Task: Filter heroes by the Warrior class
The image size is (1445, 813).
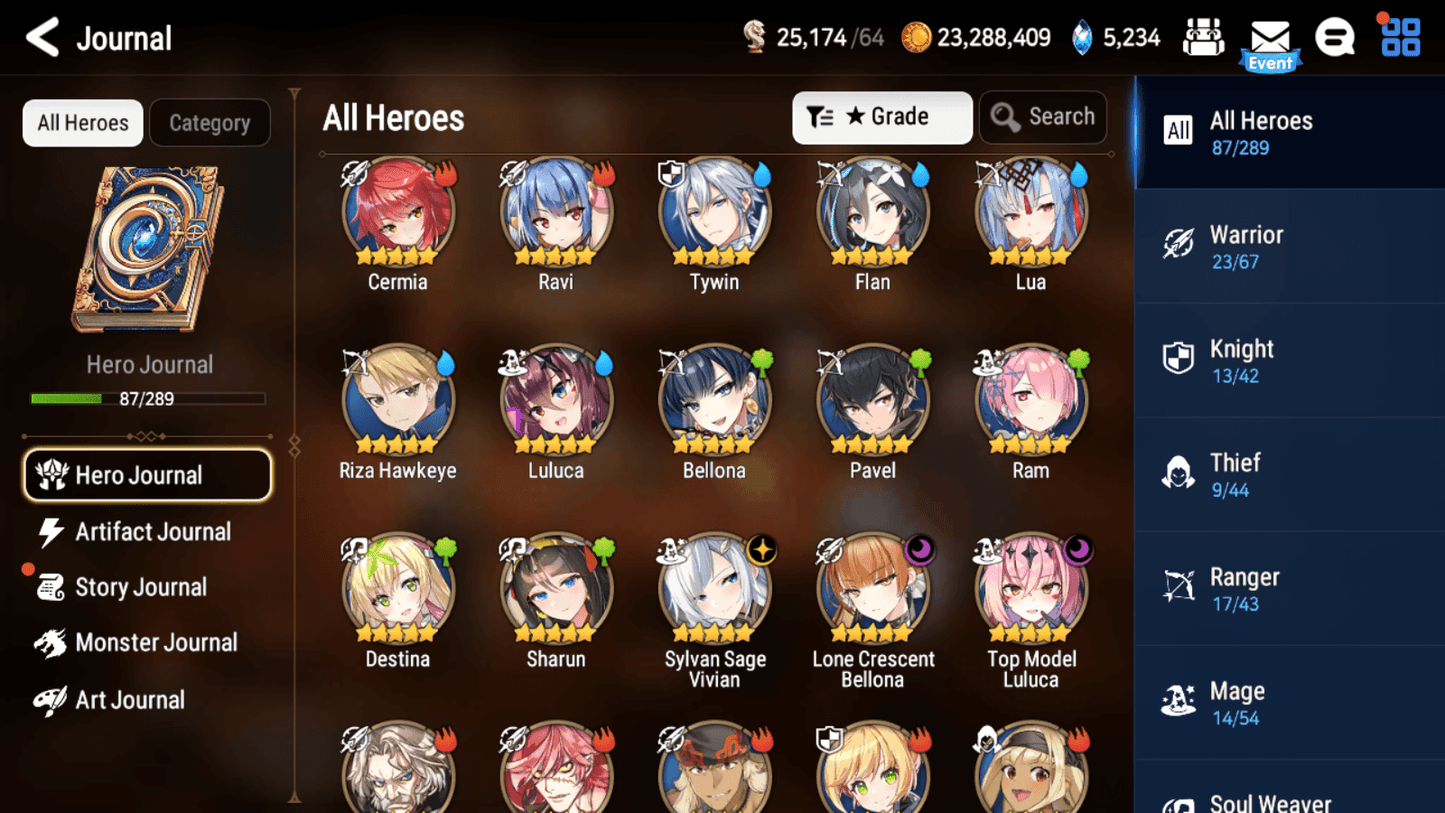Action: click(x=1290, y=245)
